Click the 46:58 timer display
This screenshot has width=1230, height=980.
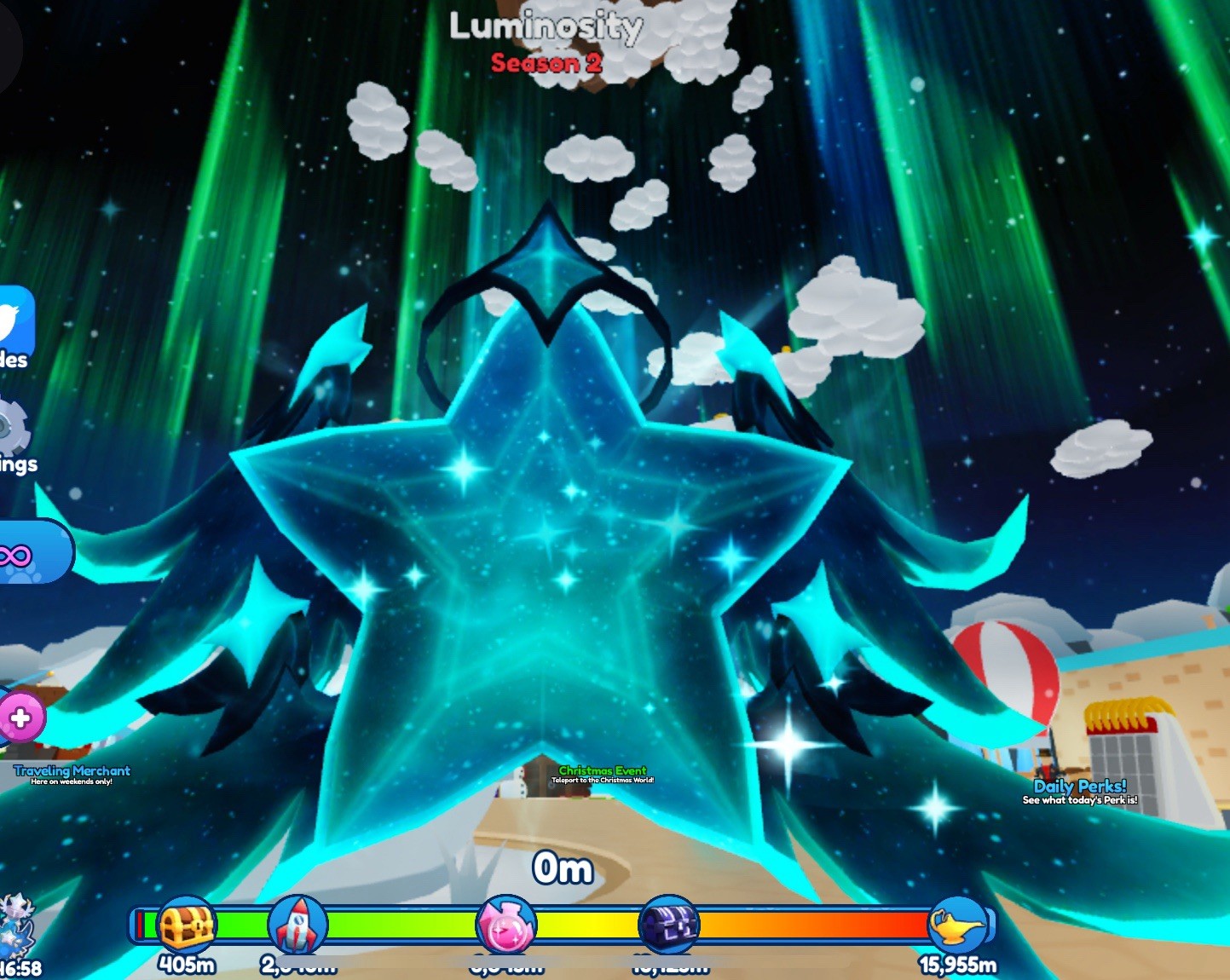pos(17,966)
